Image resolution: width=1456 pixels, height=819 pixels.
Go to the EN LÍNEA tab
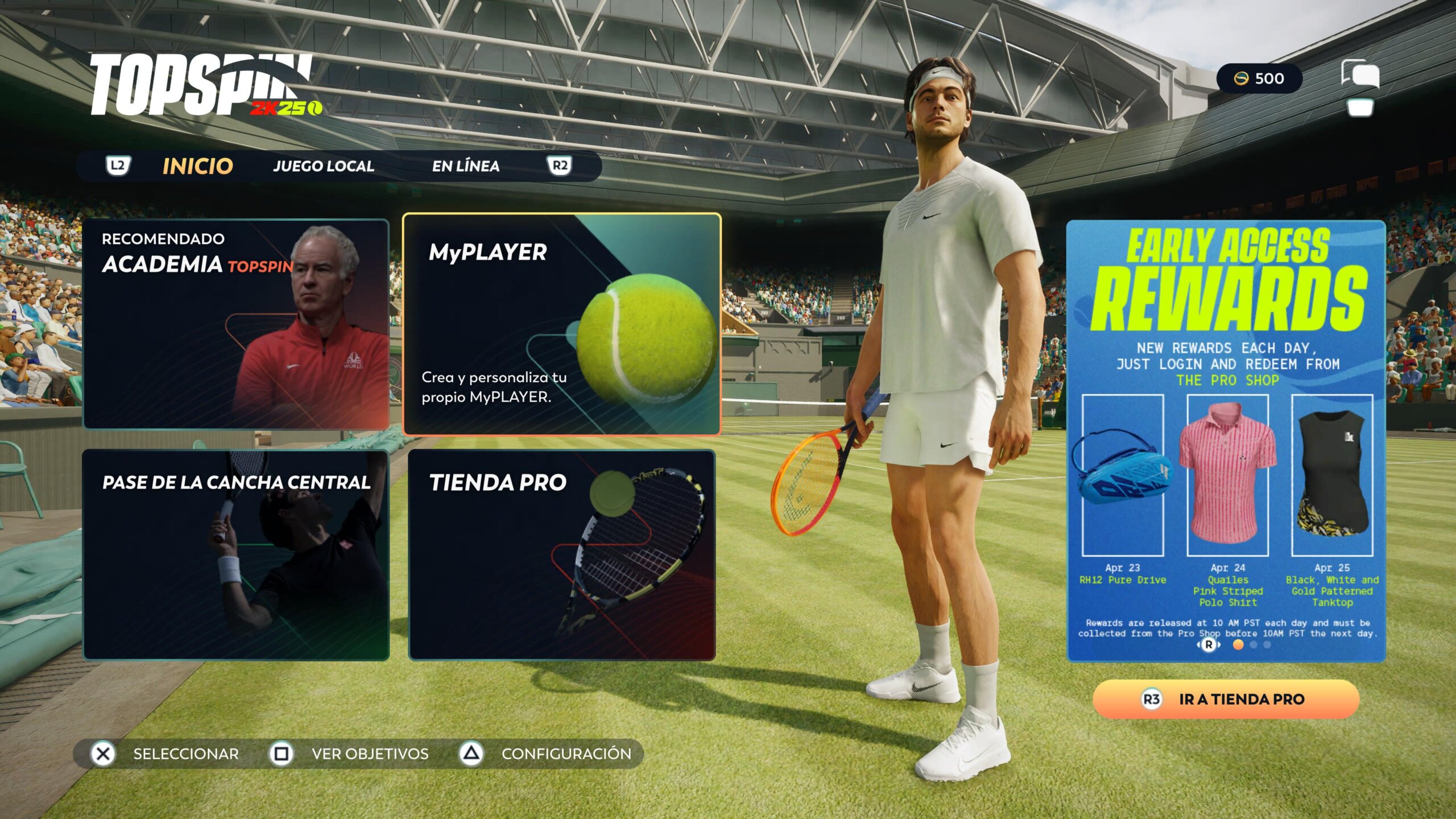[466, 166]
